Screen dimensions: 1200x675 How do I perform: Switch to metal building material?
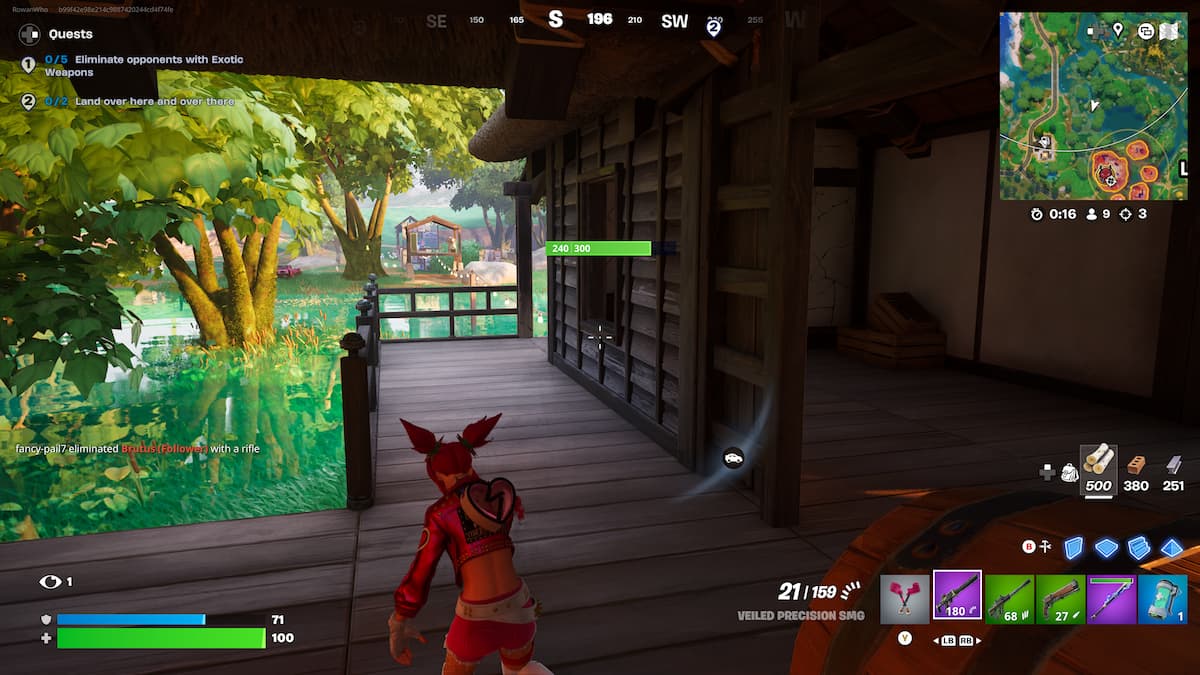[1174, 469]
